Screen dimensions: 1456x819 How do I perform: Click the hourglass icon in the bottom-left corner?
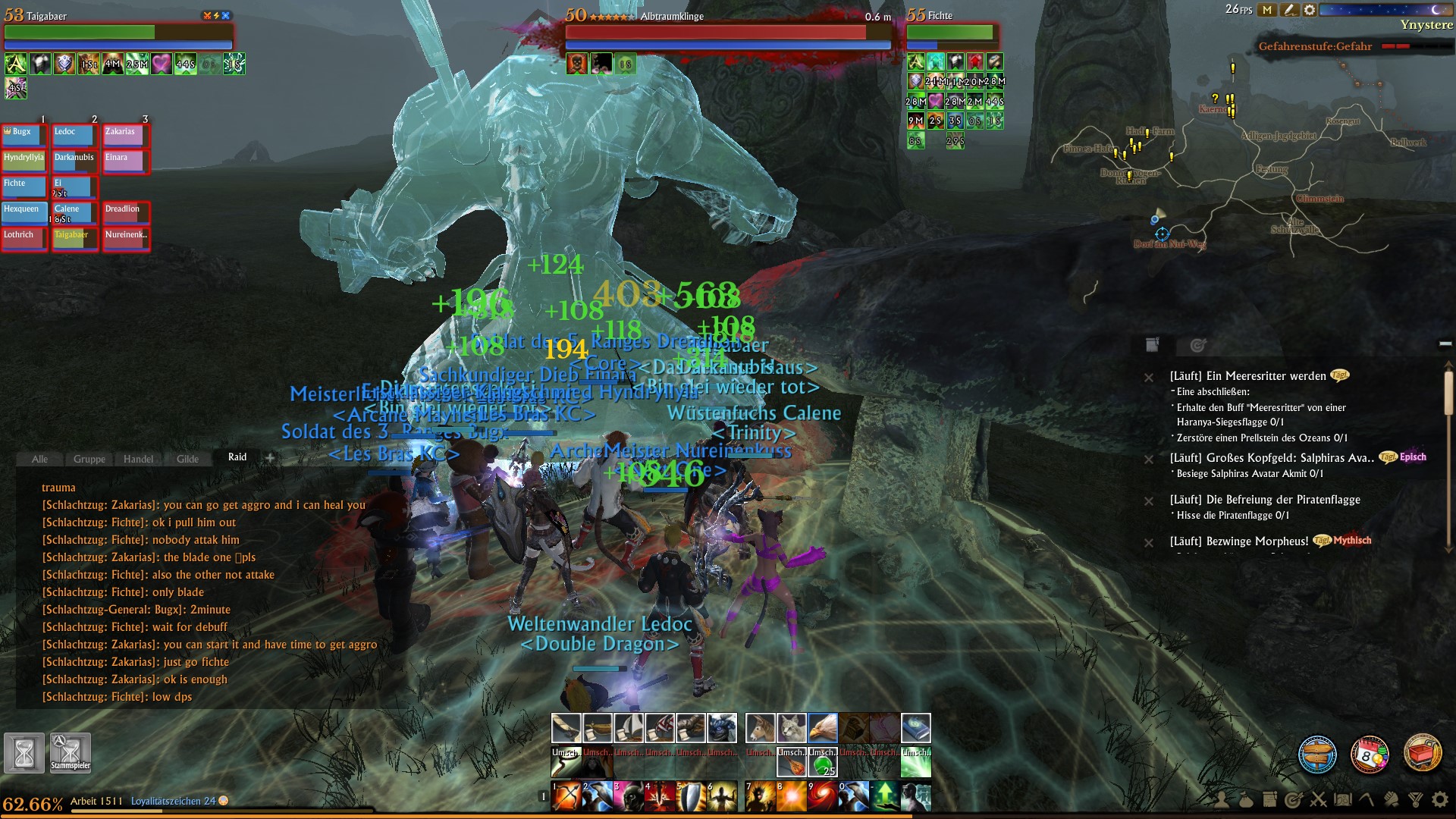[x=25, y=751]
